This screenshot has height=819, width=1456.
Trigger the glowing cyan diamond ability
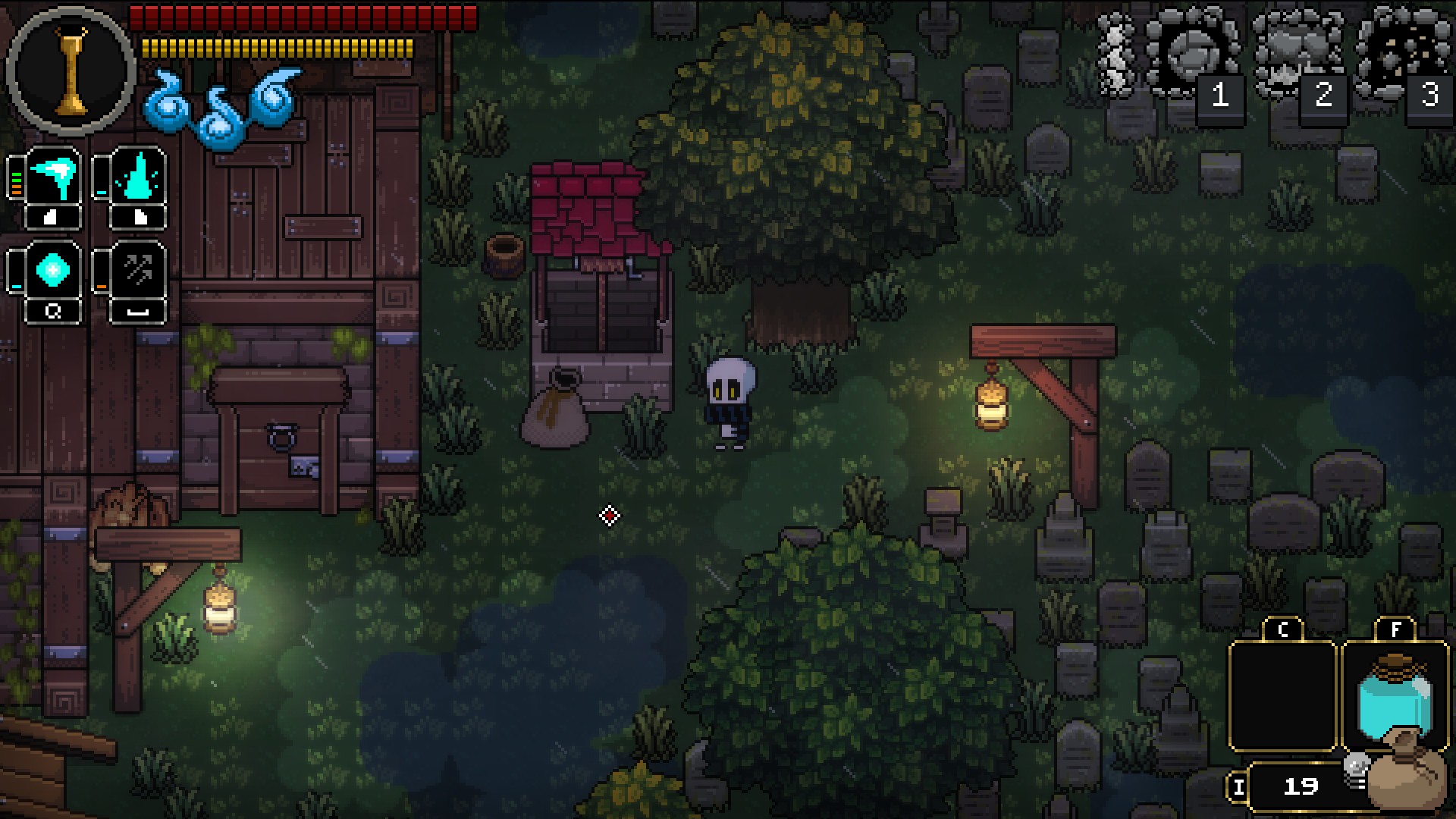click(x=53, y=270)
